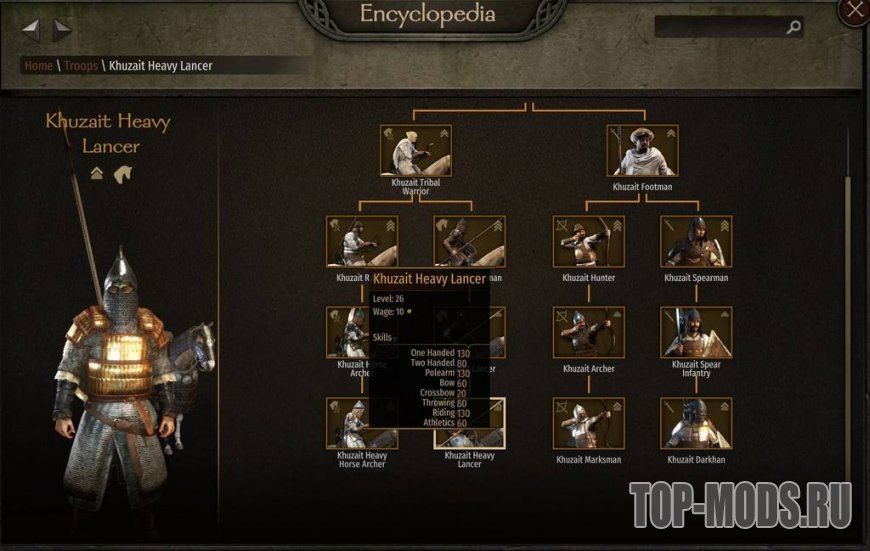
Task: View the Khuzait Spear Infantry page
Action: click(x=696, y=332)
